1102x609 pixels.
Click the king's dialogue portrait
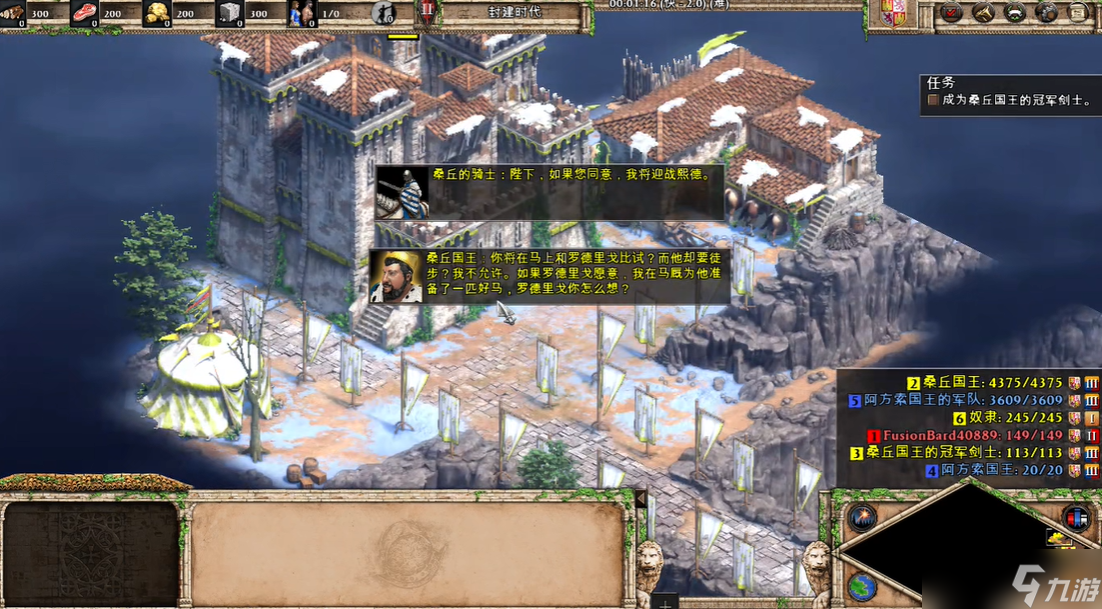396,275
